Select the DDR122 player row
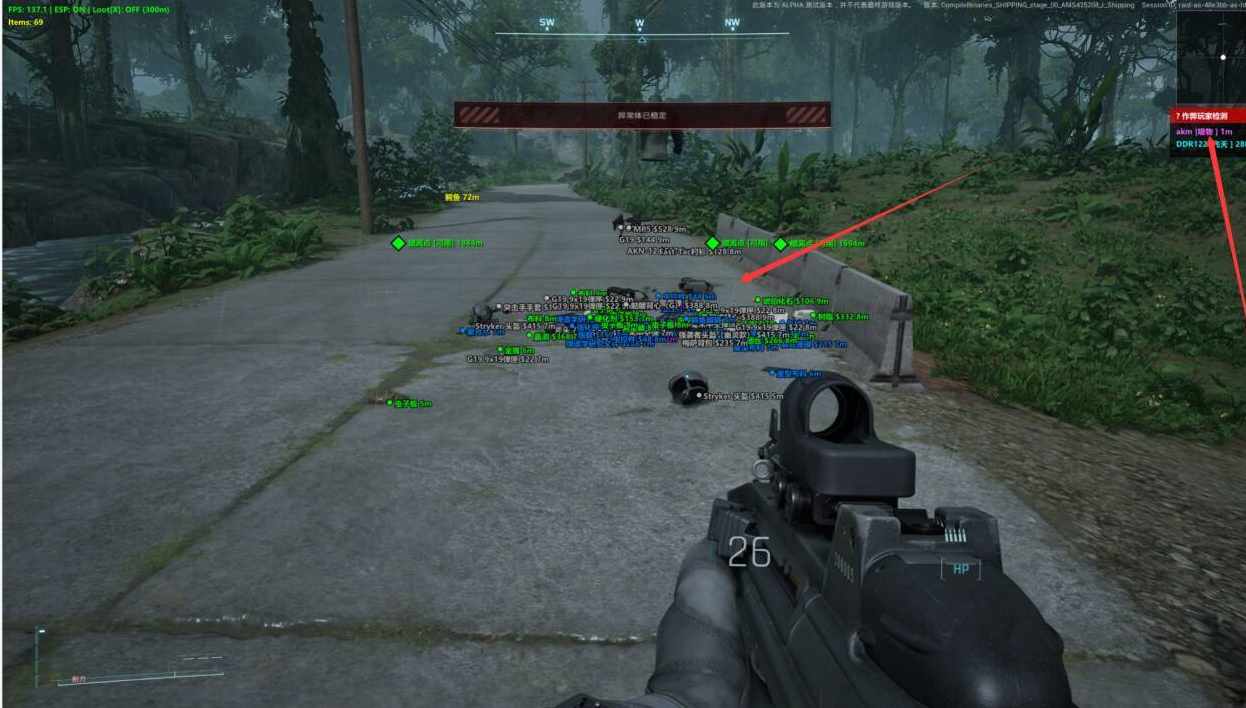1246x708 pixels. tap(1208, 144)
